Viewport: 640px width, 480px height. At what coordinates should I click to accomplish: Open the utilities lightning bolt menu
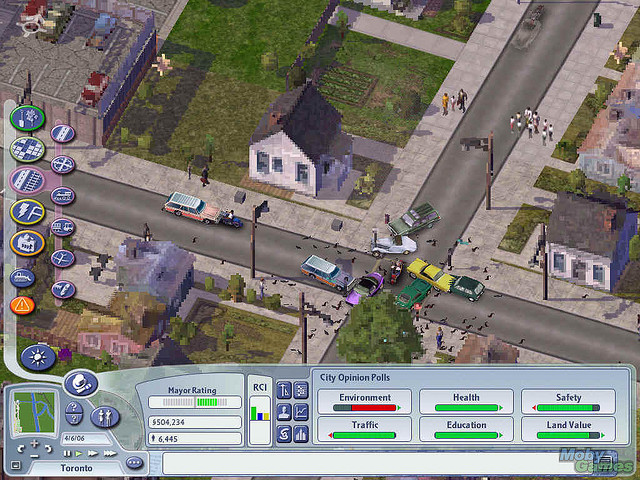click(x=27, y=212)
